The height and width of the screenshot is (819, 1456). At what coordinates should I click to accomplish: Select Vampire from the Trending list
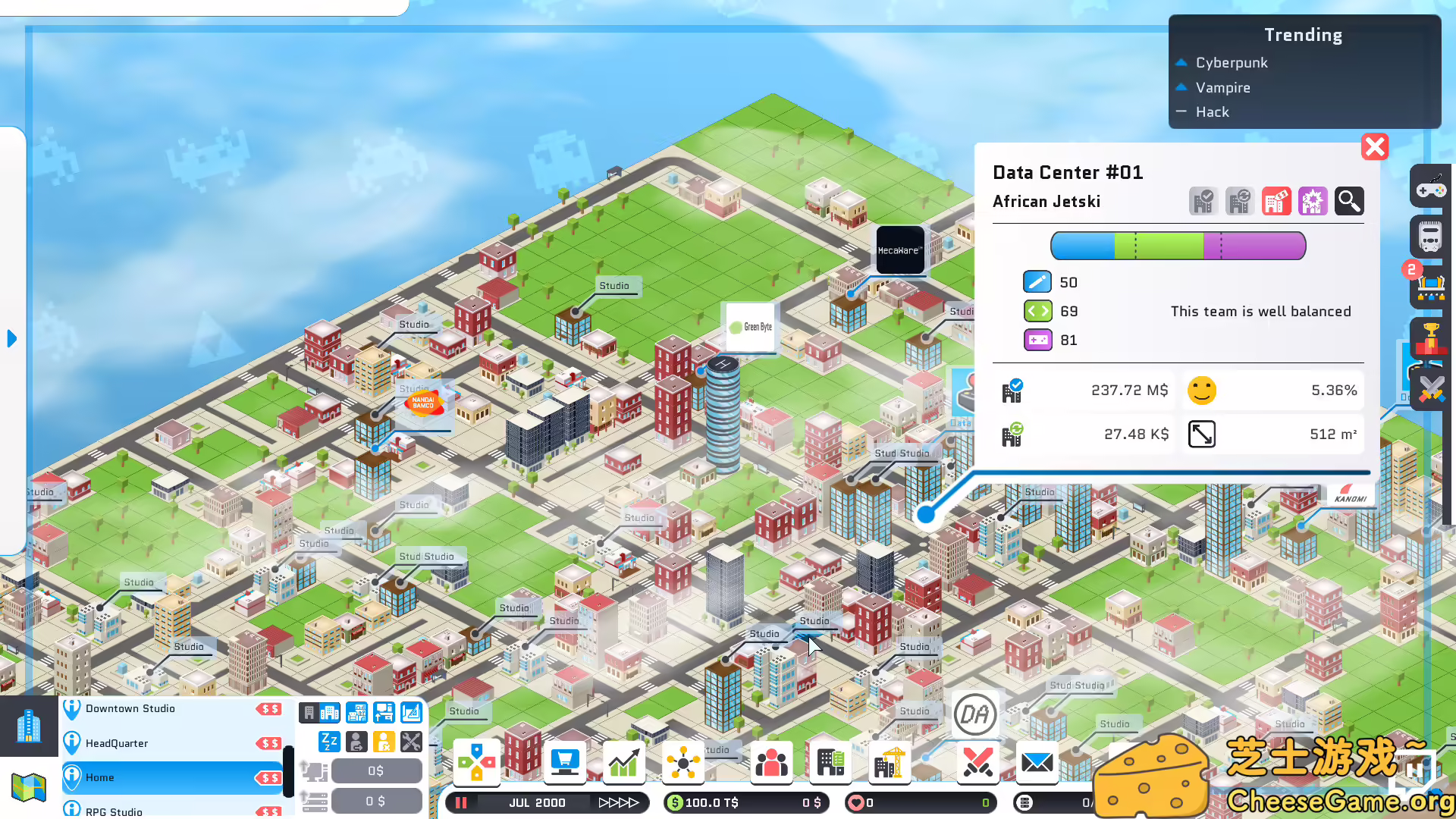1222,87
